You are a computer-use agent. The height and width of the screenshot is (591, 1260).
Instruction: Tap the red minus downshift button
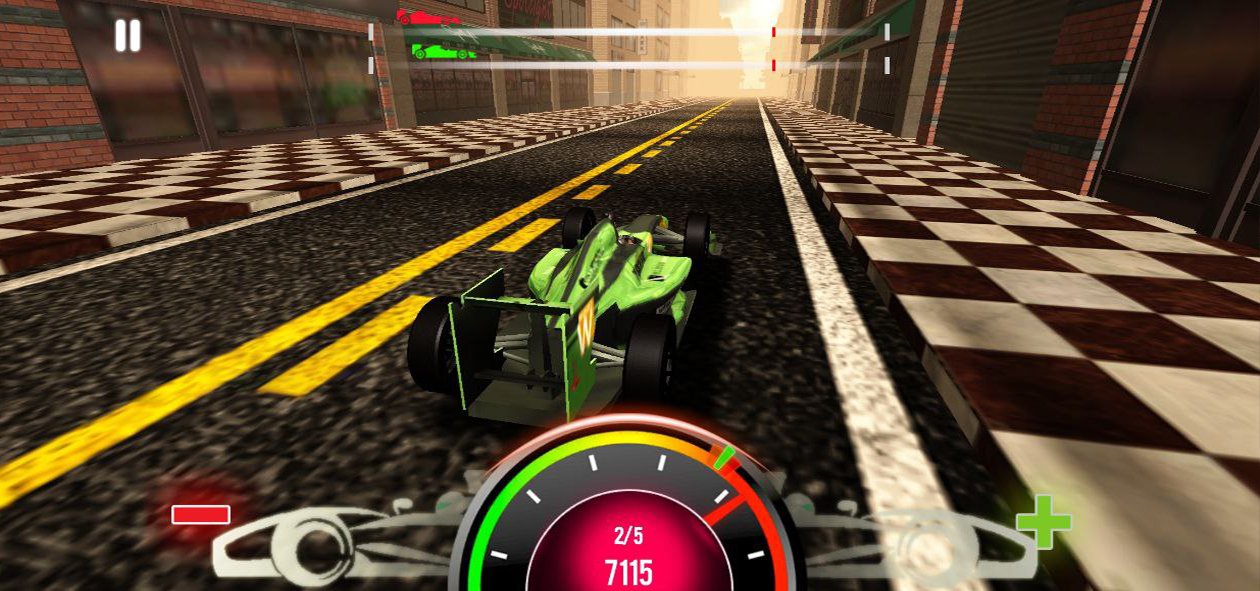point(200,514)
